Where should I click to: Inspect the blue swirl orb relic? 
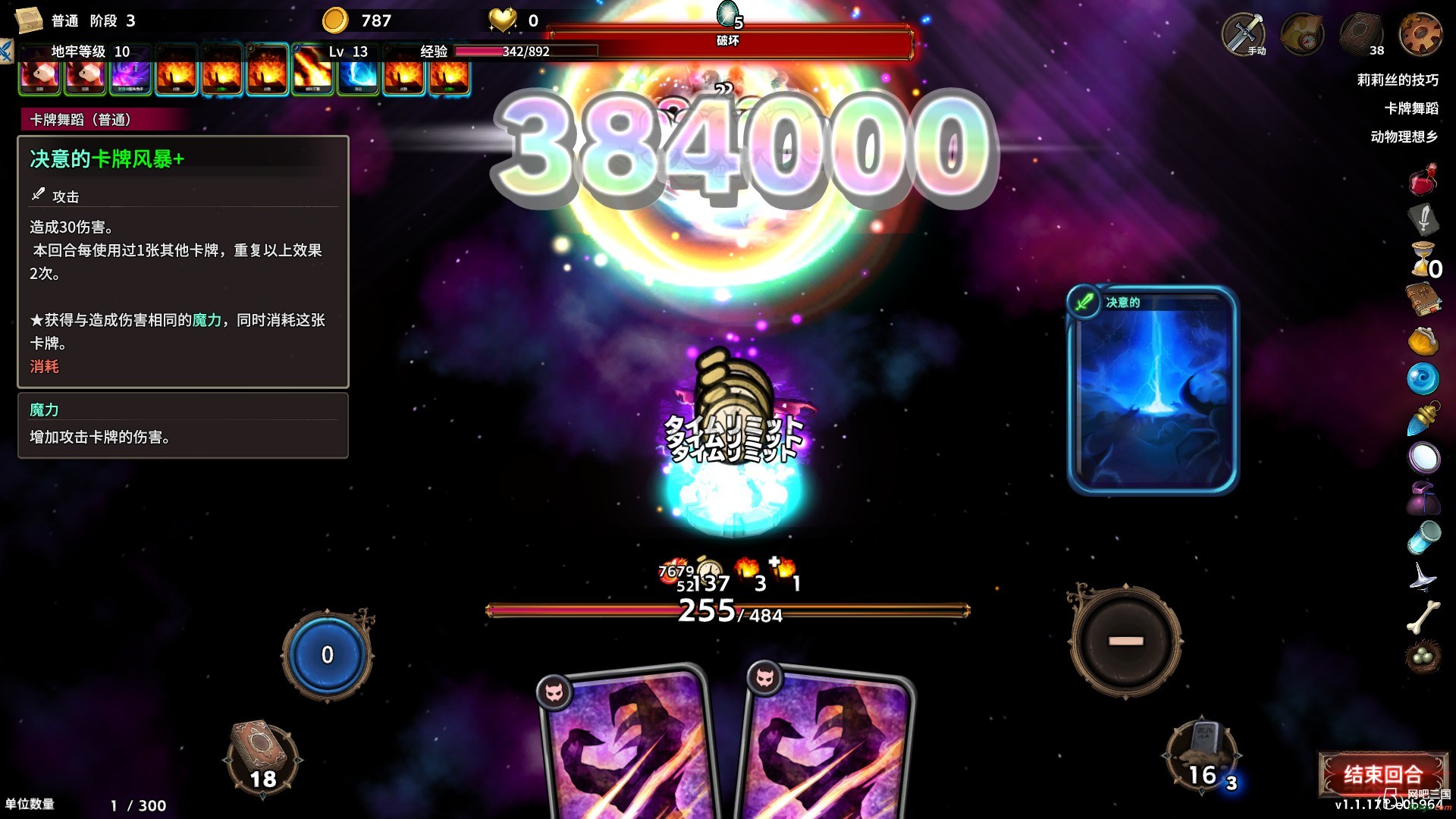point(1423,378)
